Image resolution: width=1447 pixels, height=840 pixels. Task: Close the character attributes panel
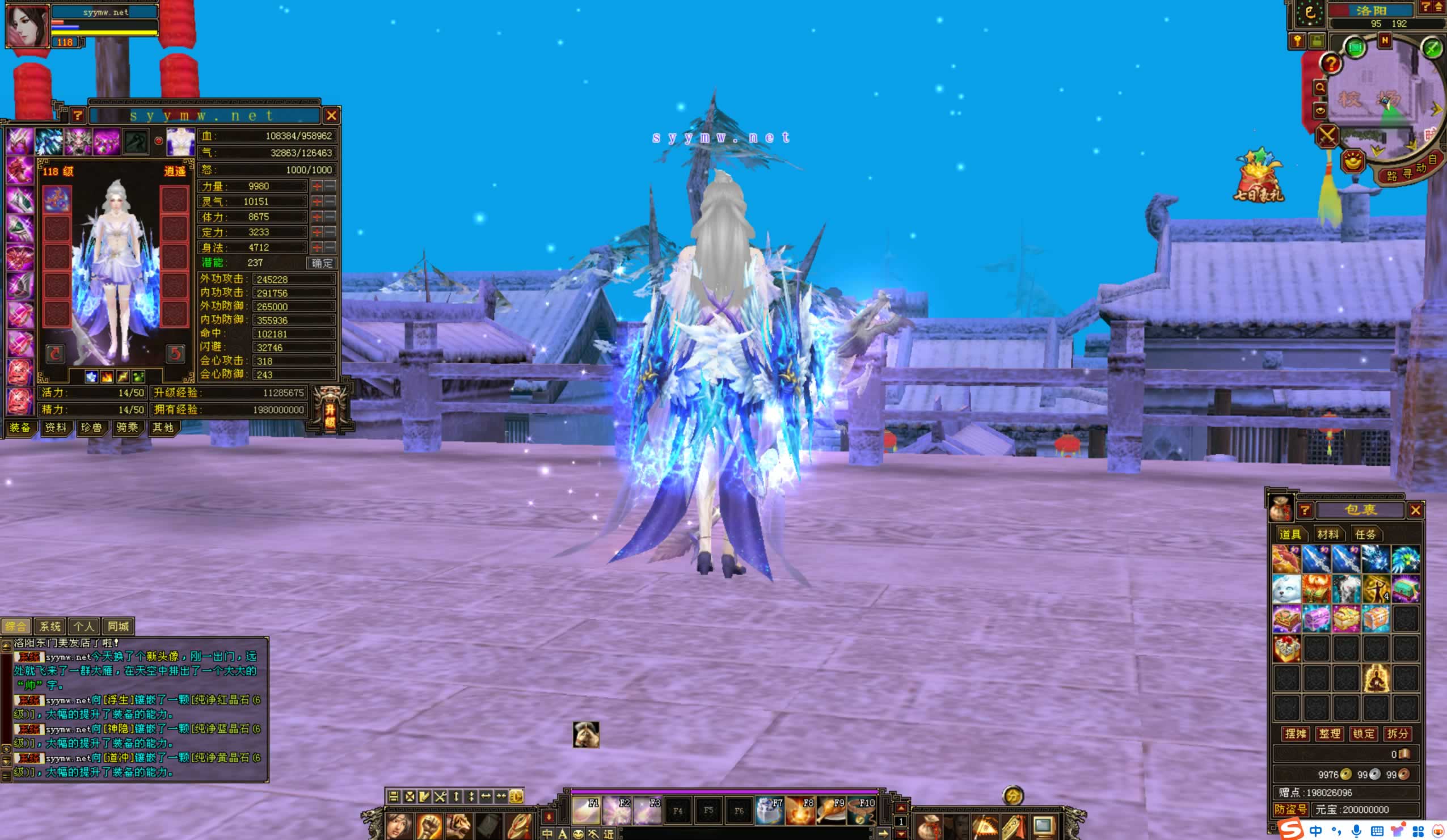331,116
